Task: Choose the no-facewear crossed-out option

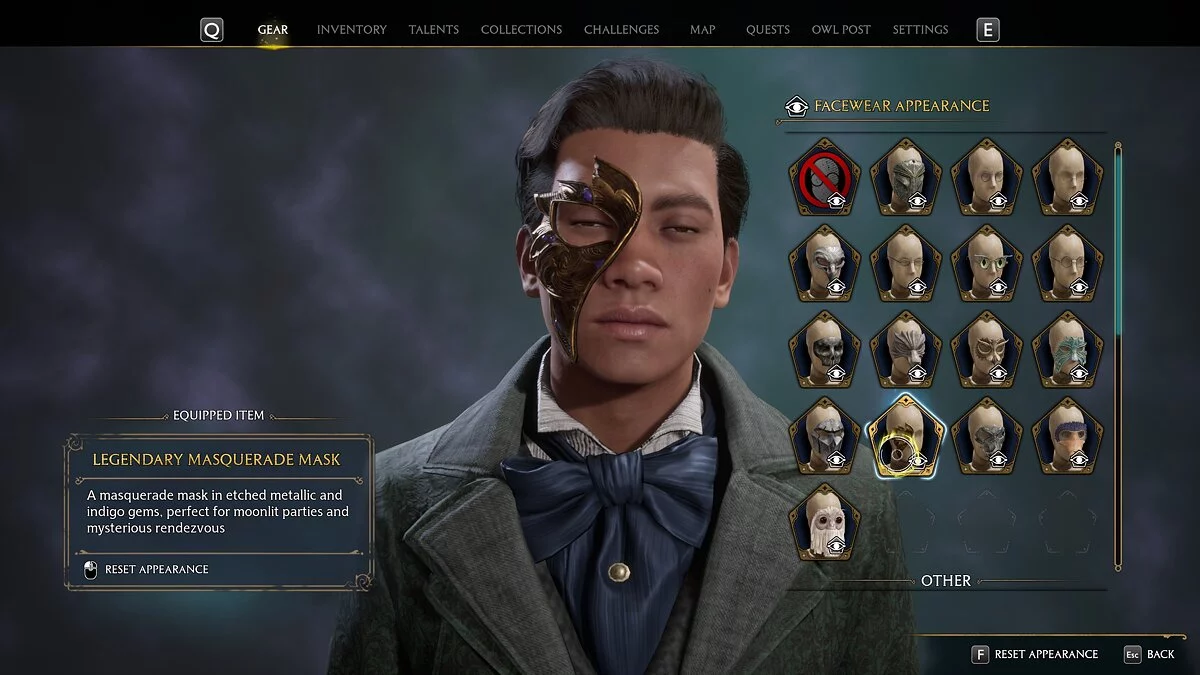Action: pos(824,178)
